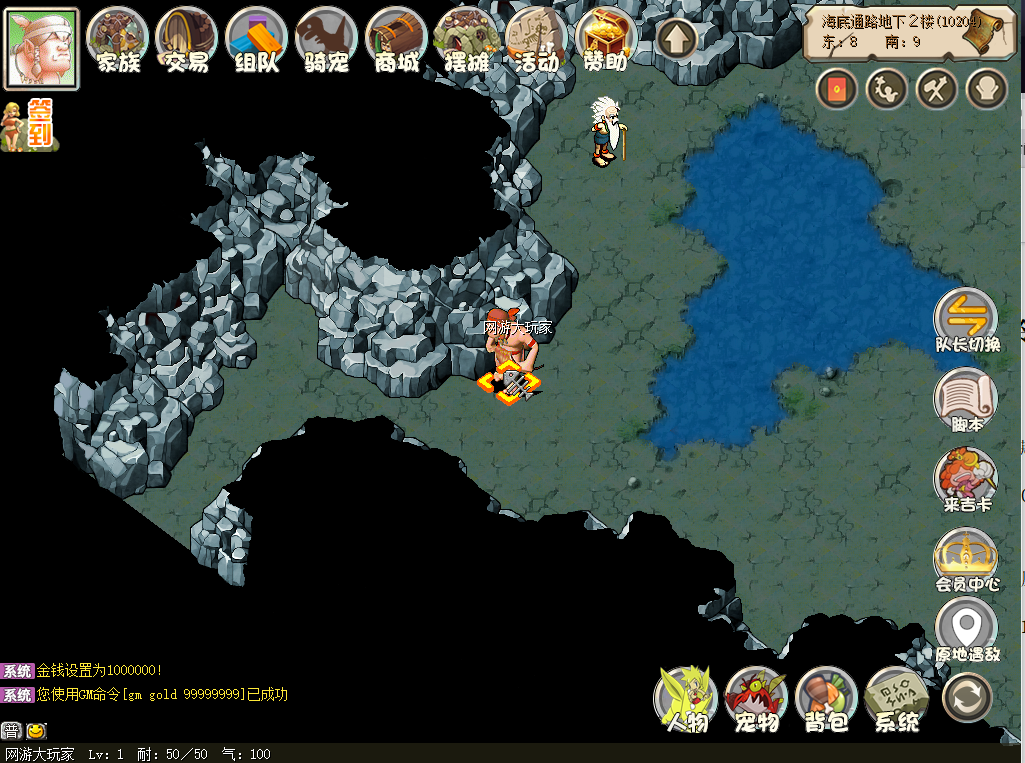Open the 商城 (Shop) menu
Image resolution: width=1025 pixels, height=763 pixels.
[x=397, y=40]
